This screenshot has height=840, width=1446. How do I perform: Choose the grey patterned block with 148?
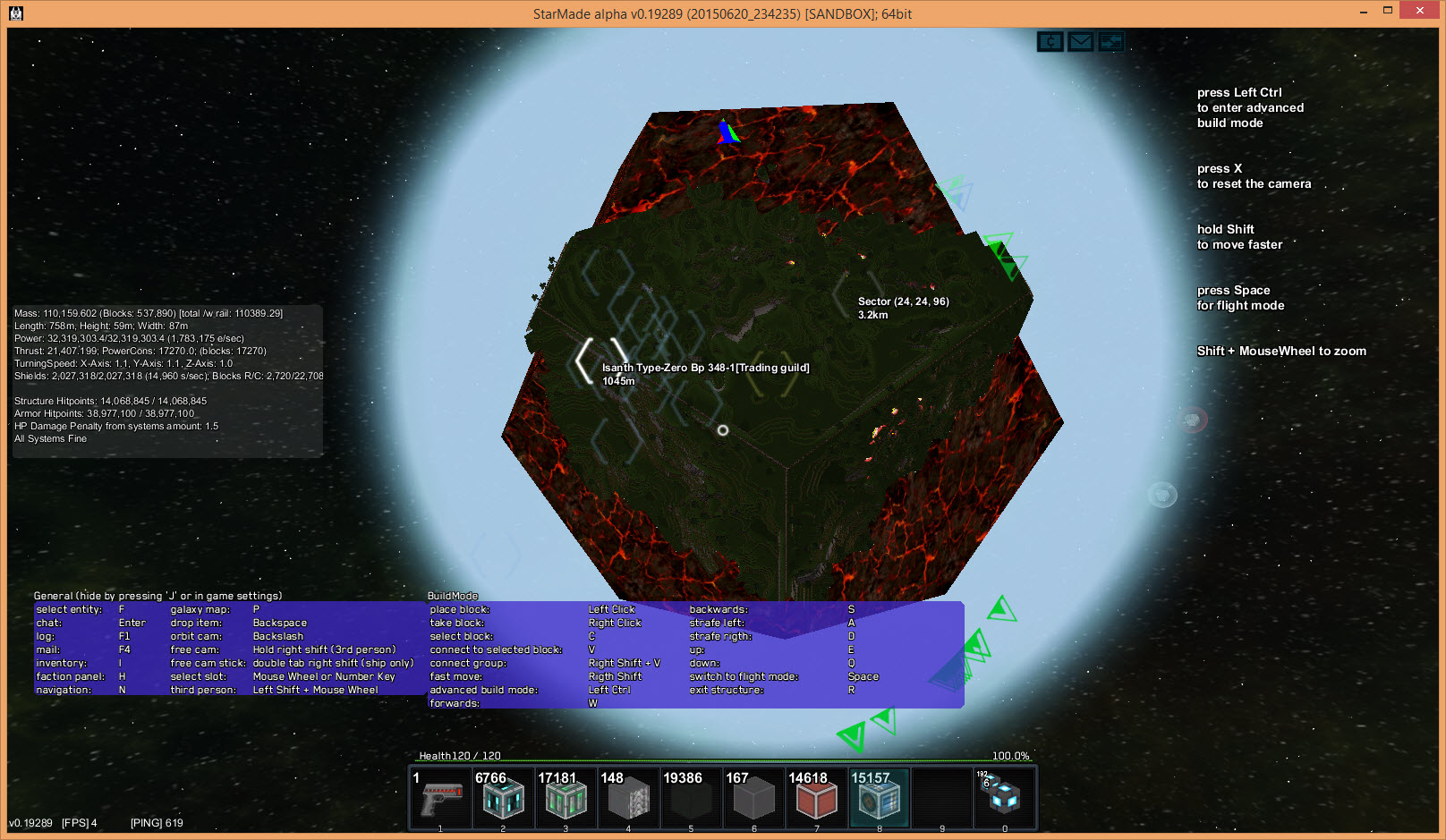(x=628, y=798)
